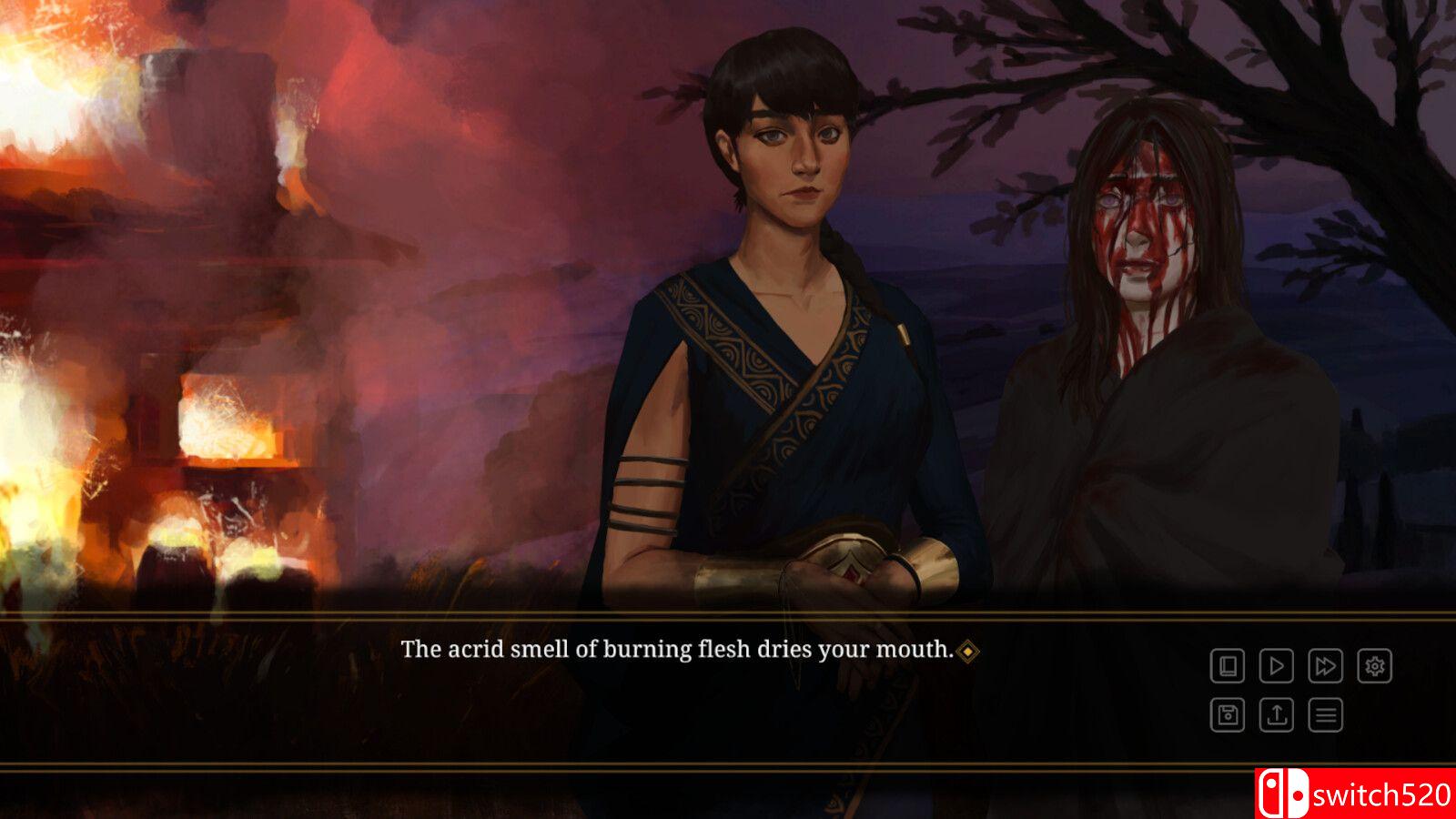
Task: Activate the fast-forward skip button
Action: [1325, 666]
